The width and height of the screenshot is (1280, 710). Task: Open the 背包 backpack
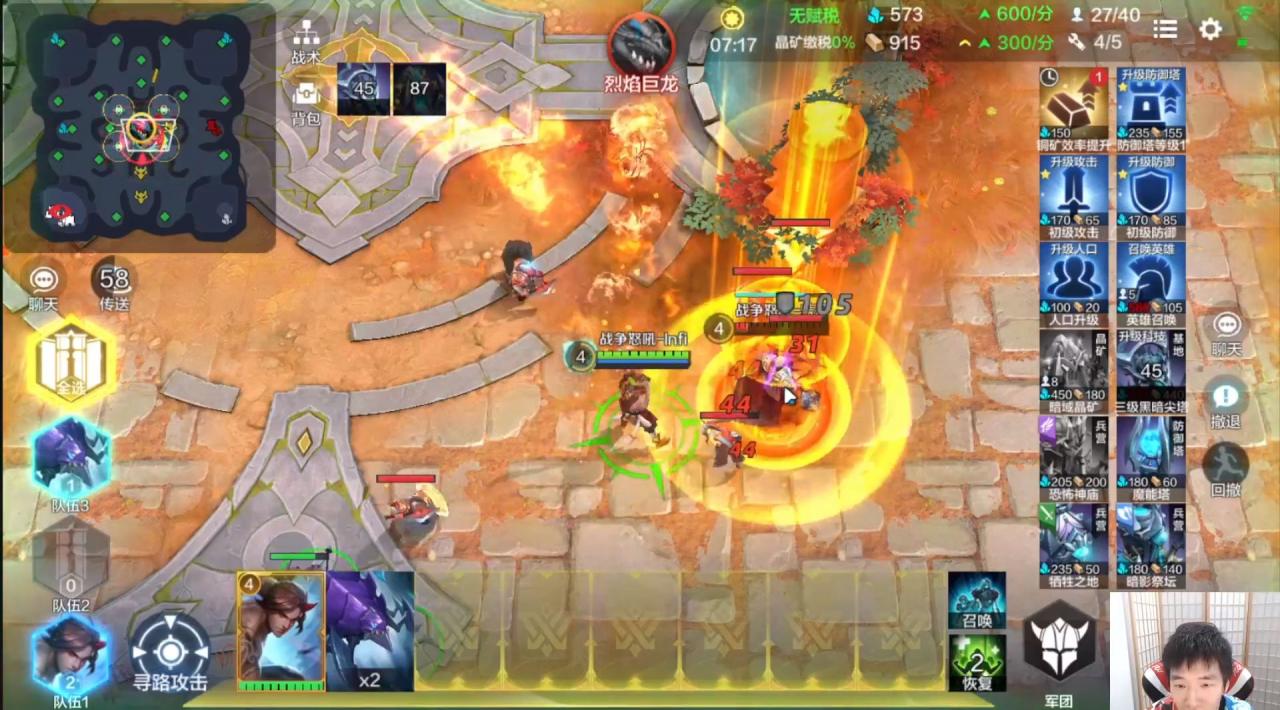(306, 100)
